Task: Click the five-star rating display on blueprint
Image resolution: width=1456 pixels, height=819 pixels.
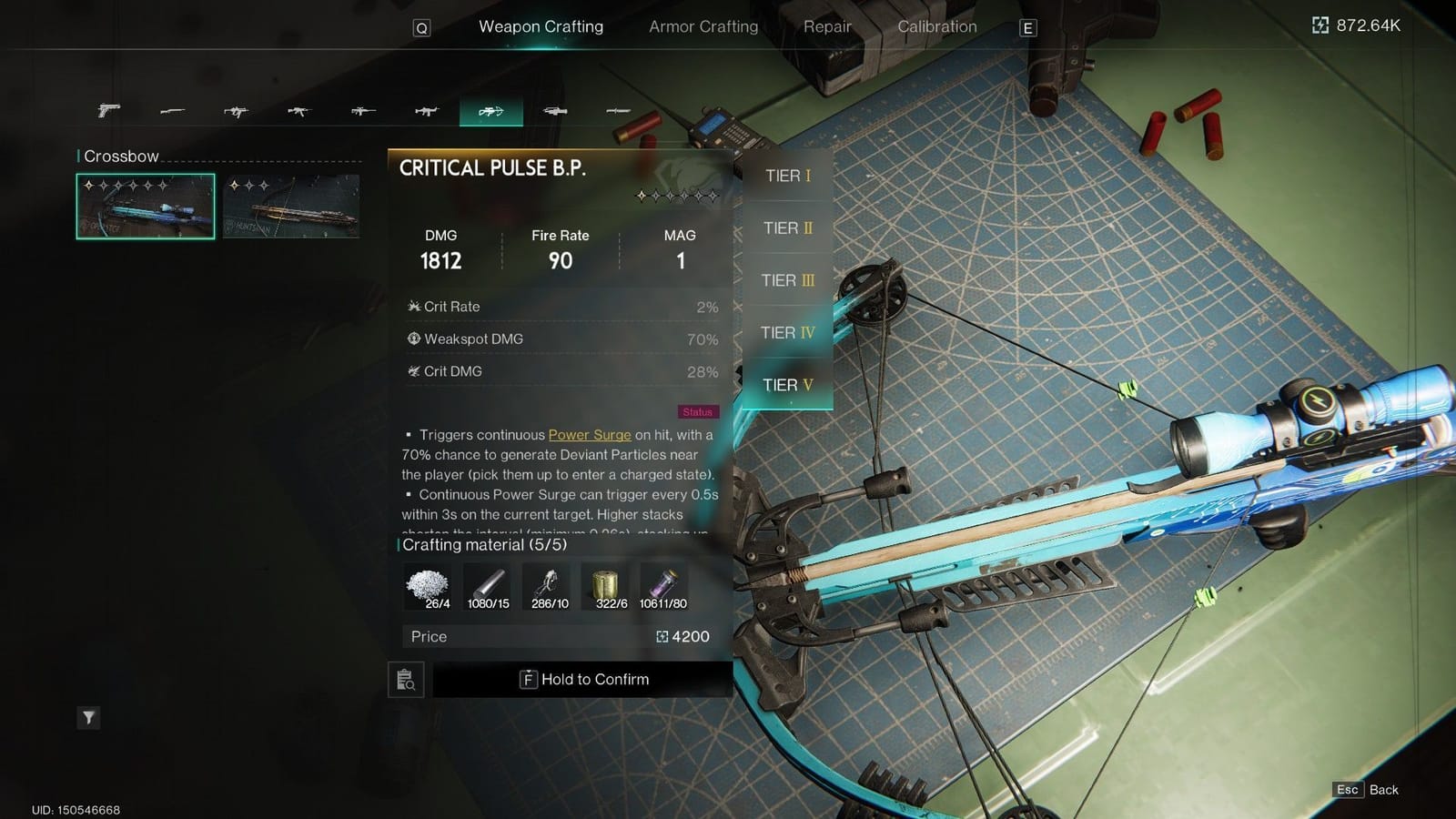Action: (675, 195)
